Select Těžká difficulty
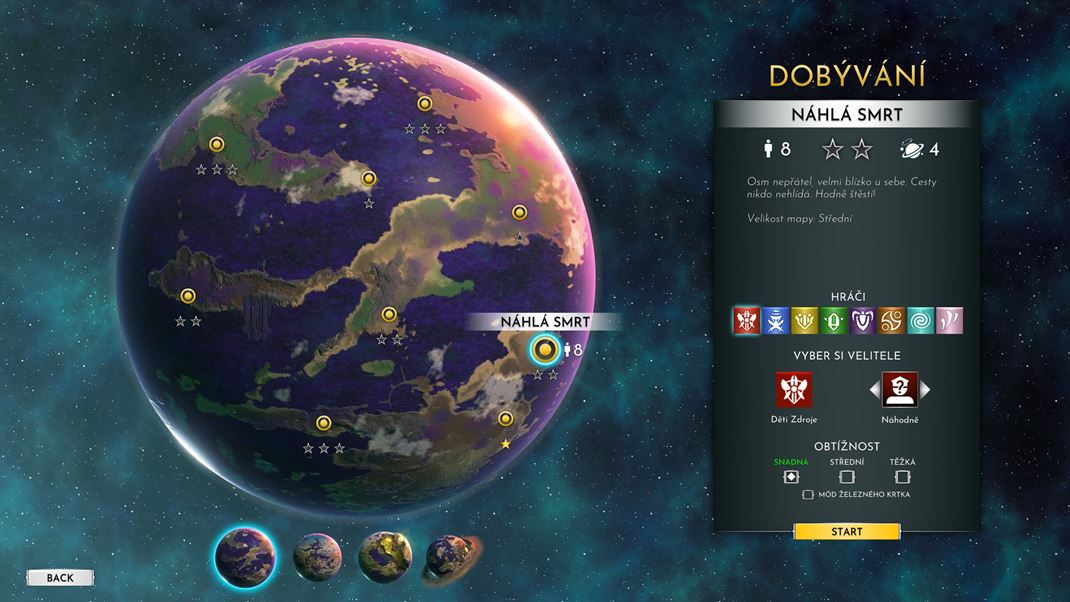Viewport: 1070px width, 602px height. [902, 477]
